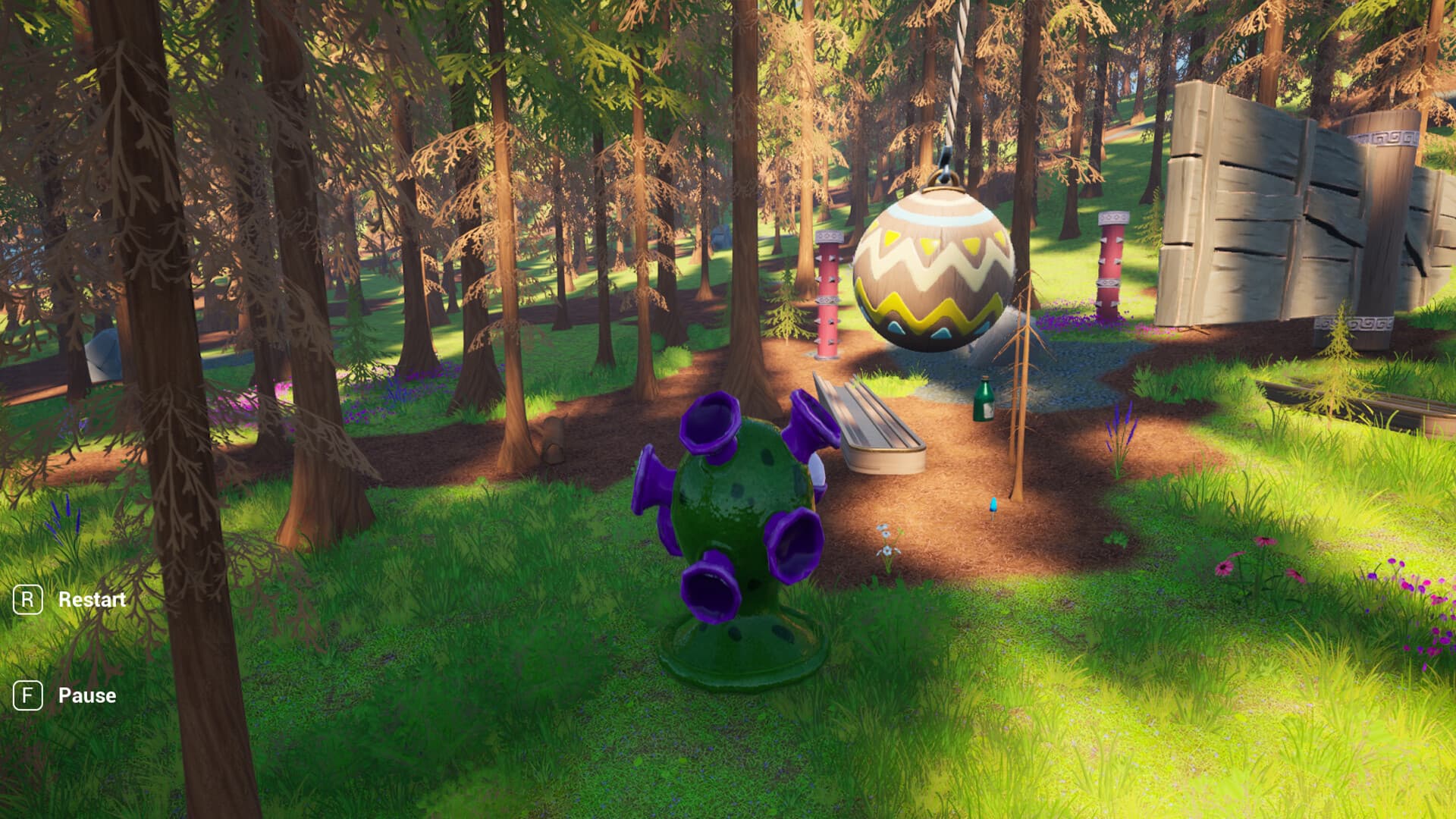Click the F key icon beside Pause
1456x819 pixels.
27,695
